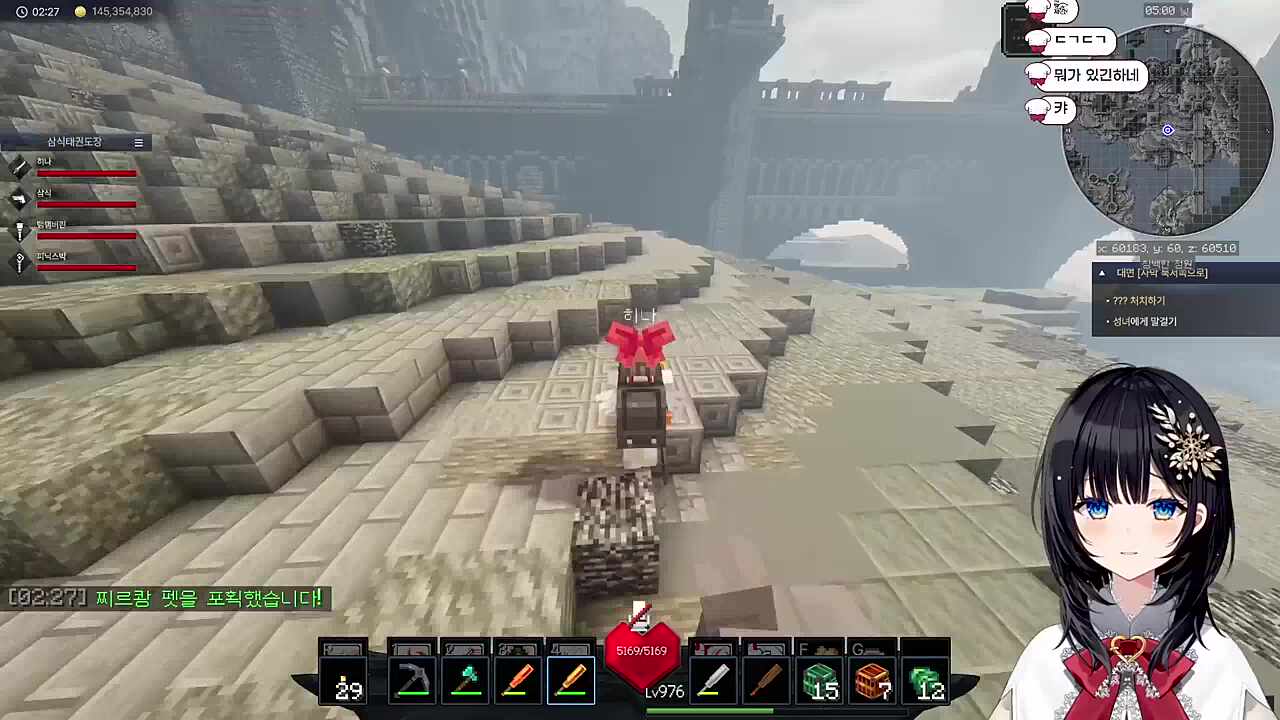Select the emerald stack of 12
This screenshot has height=720, width=1280.
click(925, 681)
